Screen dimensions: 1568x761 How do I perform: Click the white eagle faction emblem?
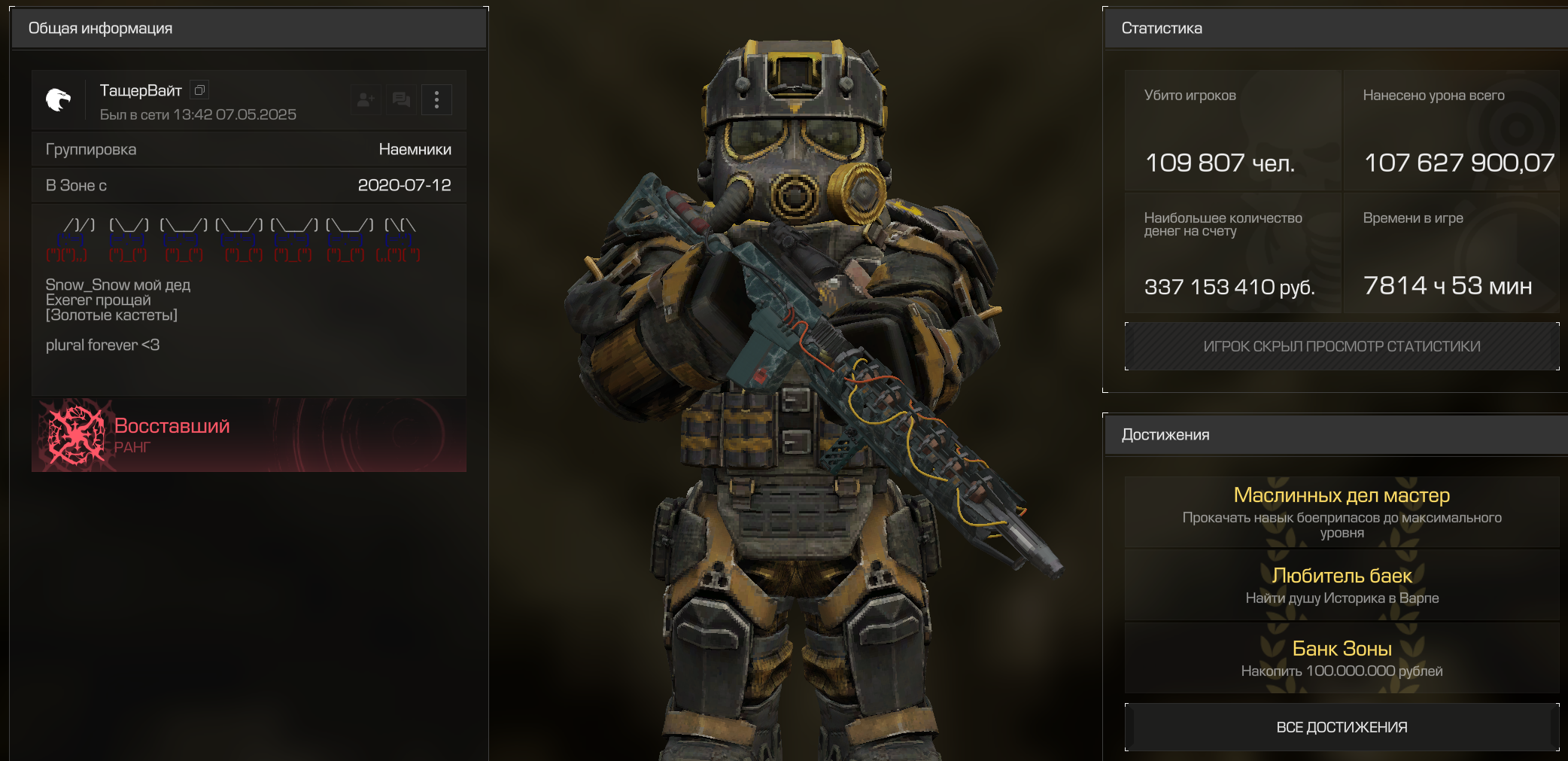(58, 99)
